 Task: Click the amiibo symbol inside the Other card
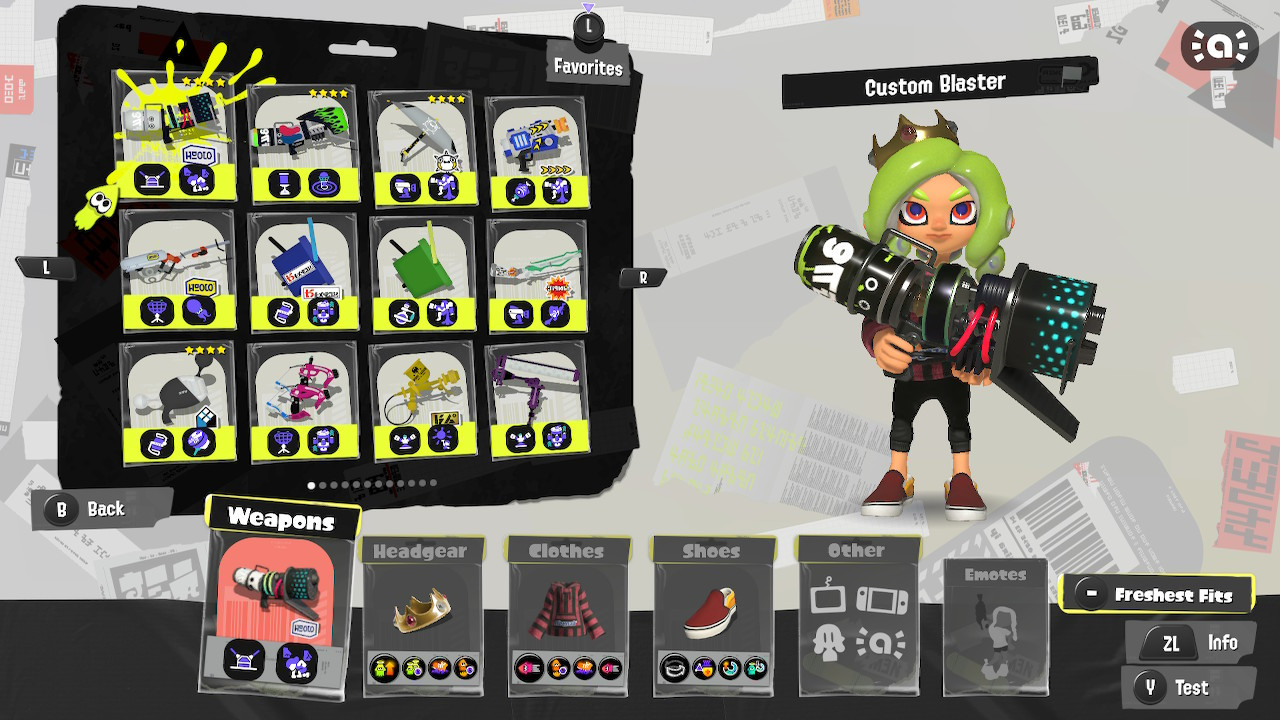point(881,642)
